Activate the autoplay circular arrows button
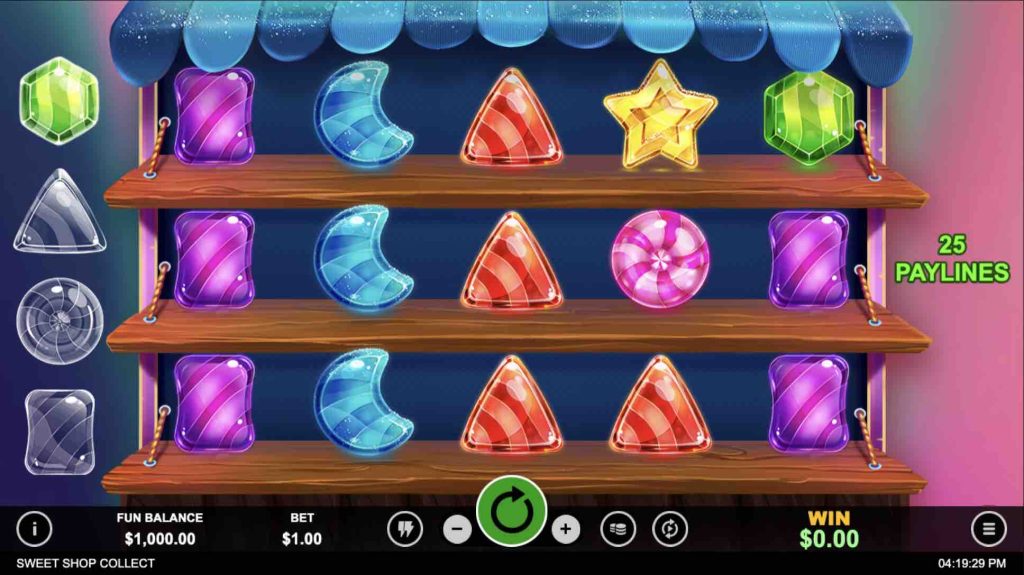This screenshot has height=575, width=1024. tap(670, 529)
